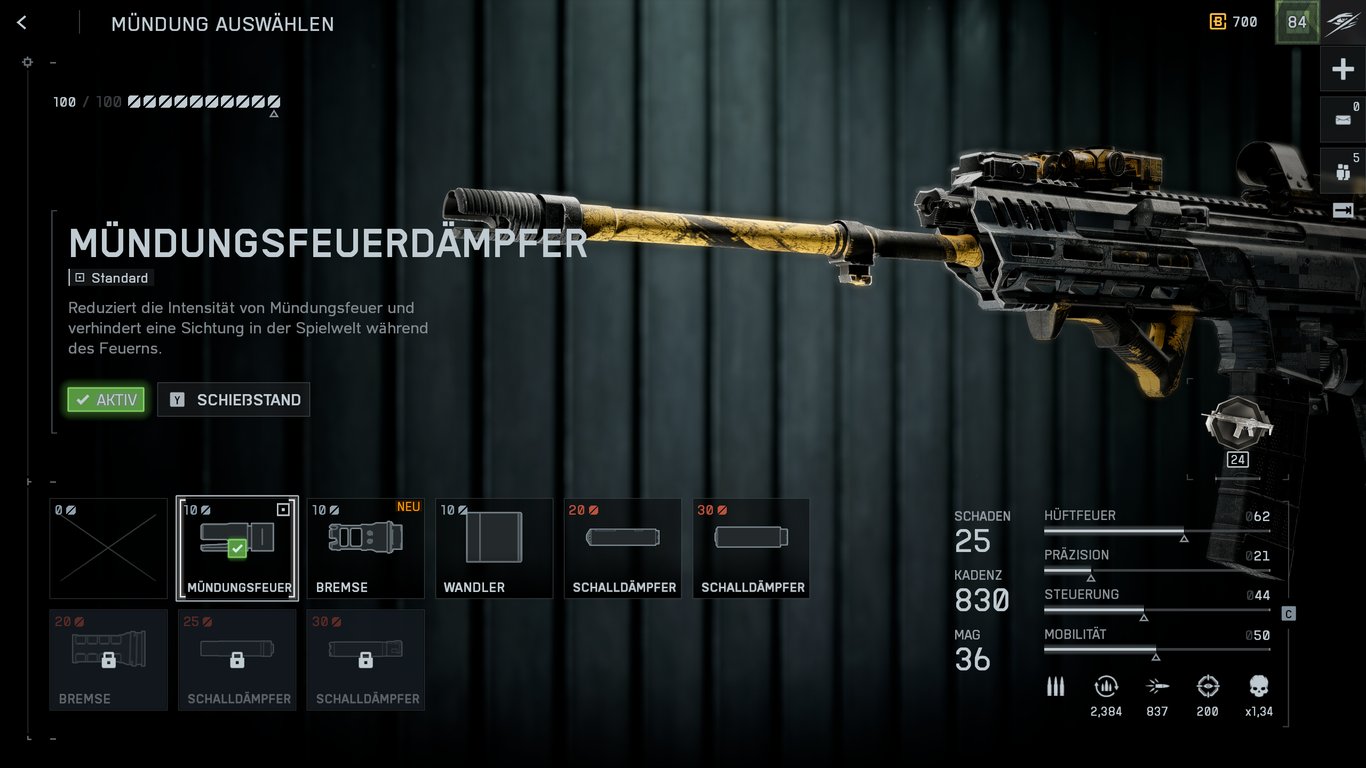Open the plus button in top-right corner
Viewport: 1366px width, 768px height.
point(1342,70)
